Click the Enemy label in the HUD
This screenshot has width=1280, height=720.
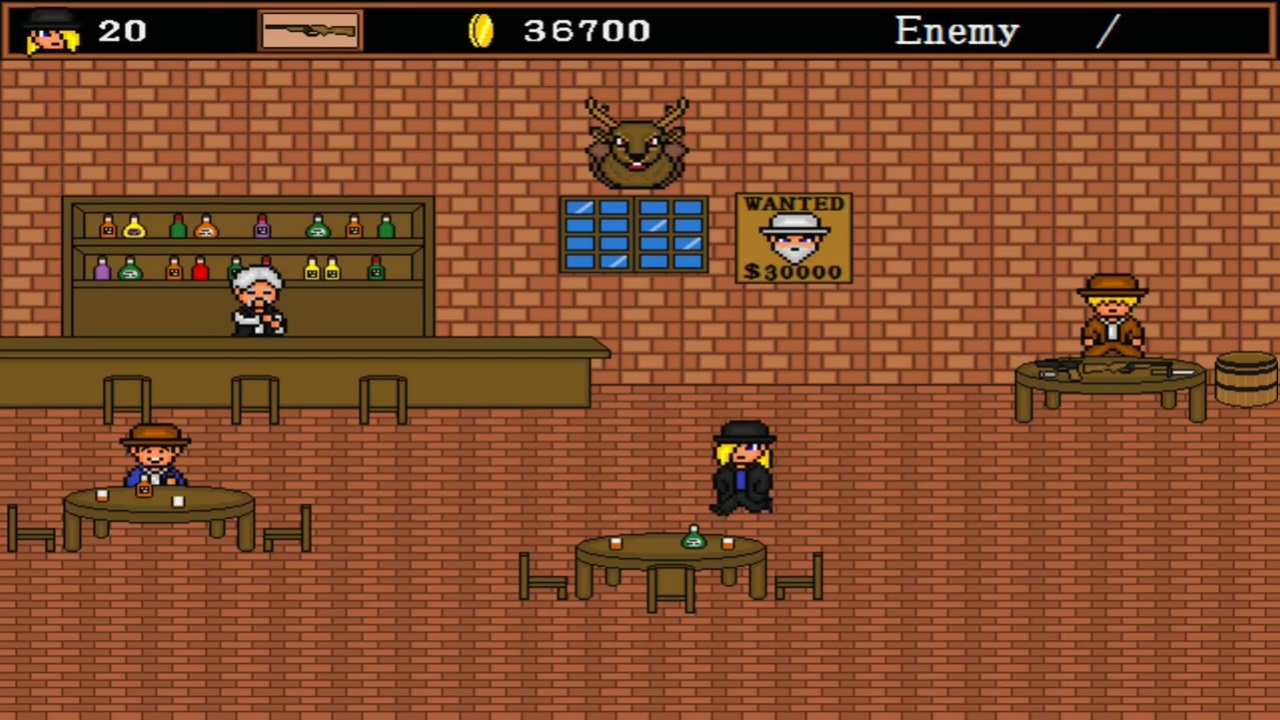click(x=956, y=30)
